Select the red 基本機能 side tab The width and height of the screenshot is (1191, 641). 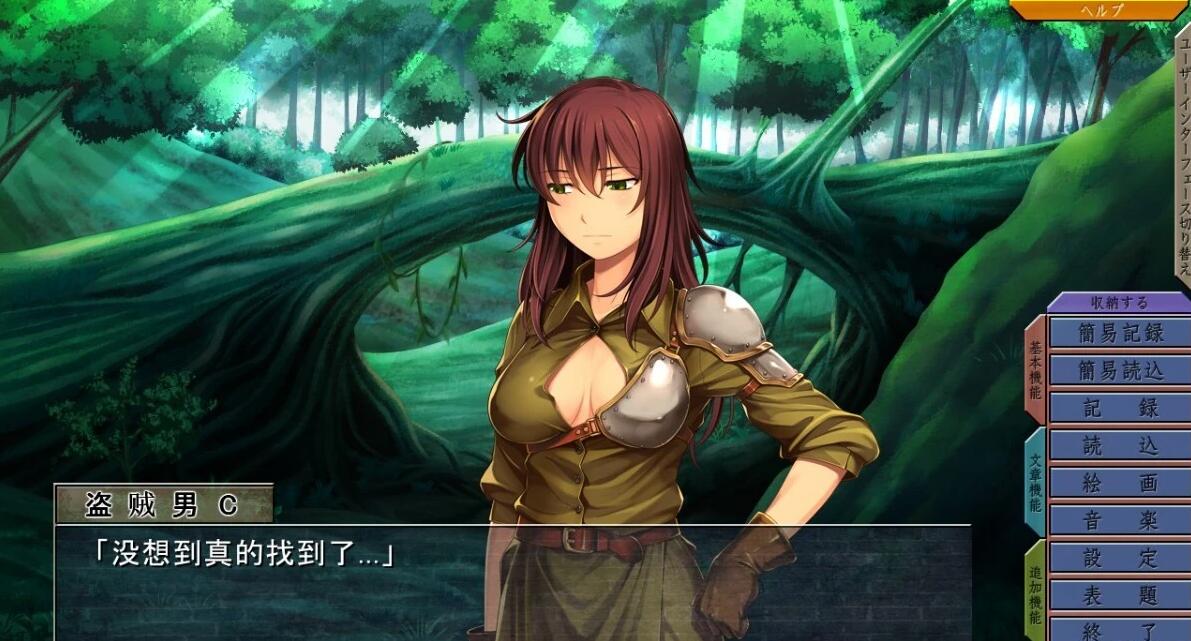pyautogui.click(x=1034, y=370)
